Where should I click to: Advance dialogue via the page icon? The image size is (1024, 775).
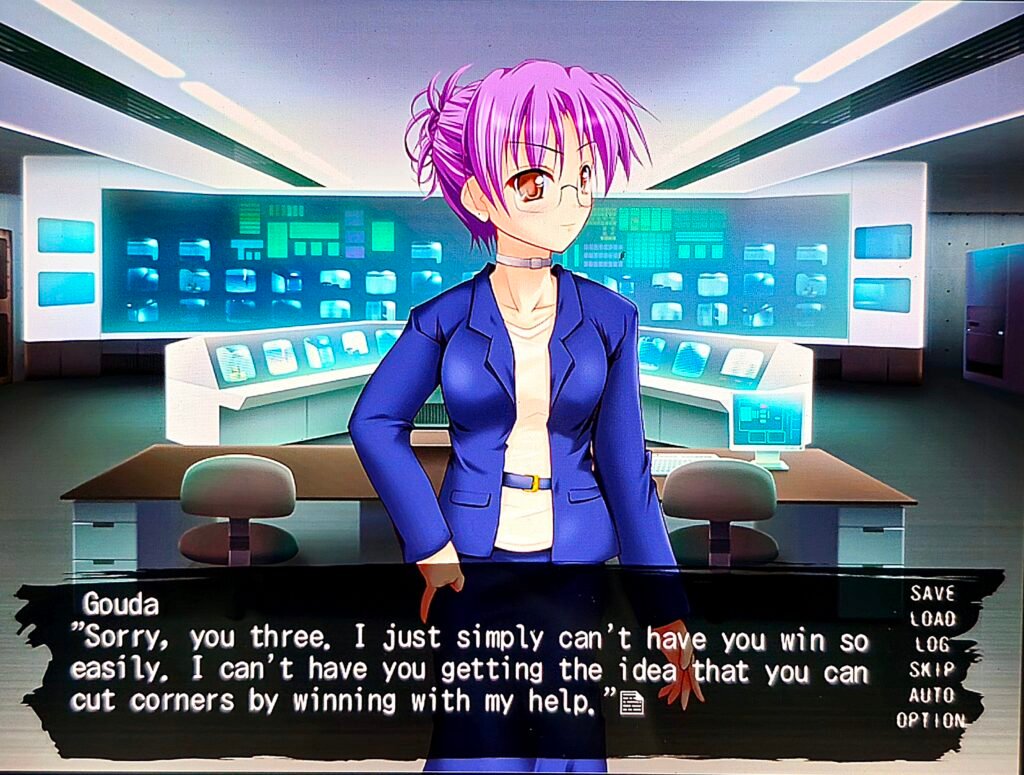[632, 704]
